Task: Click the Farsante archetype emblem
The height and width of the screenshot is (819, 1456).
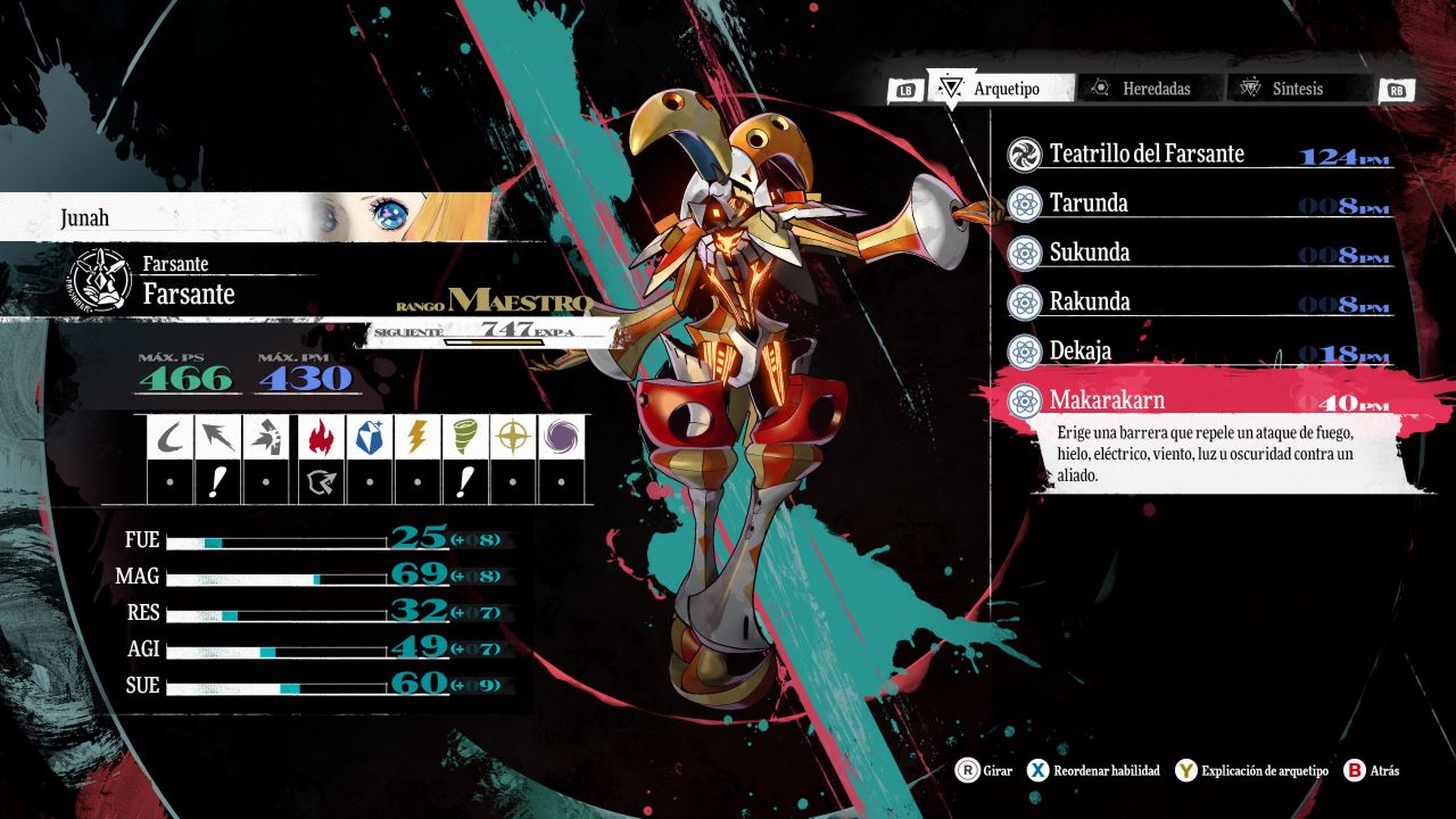Action: (x=100, y=279)
